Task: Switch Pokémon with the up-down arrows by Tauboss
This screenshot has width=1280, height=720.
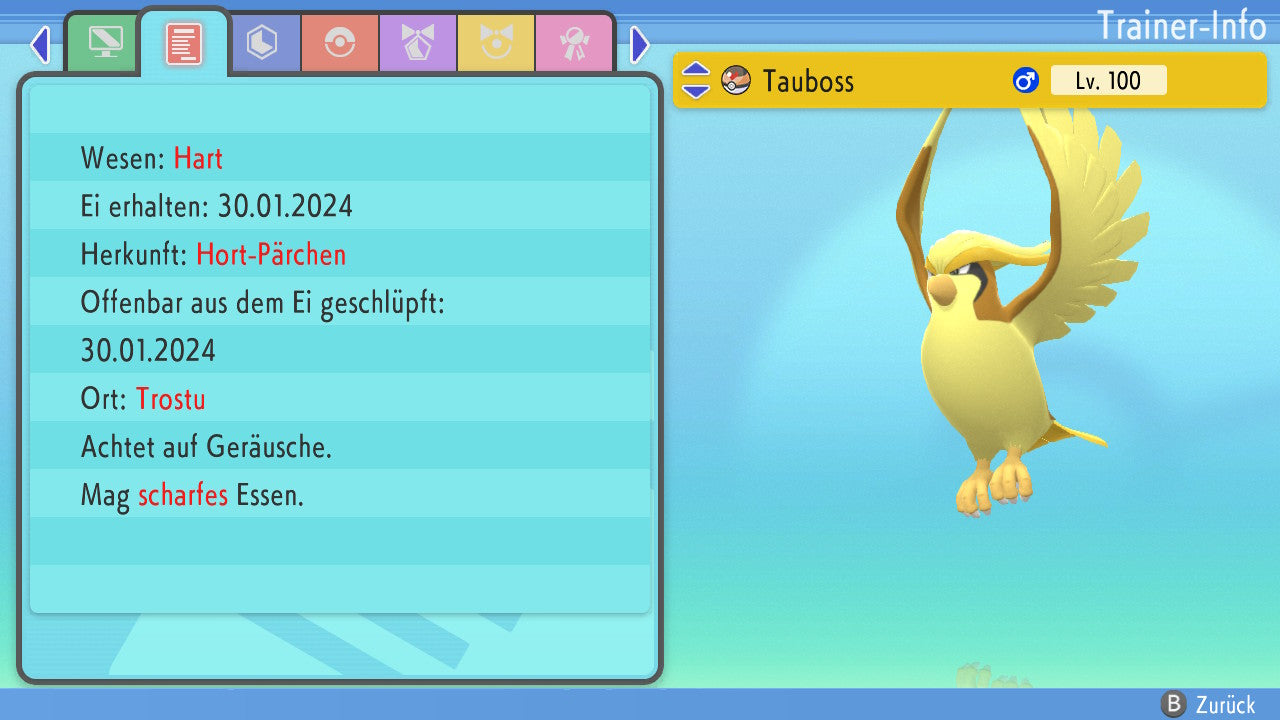Action: click(x=696, y=80)
